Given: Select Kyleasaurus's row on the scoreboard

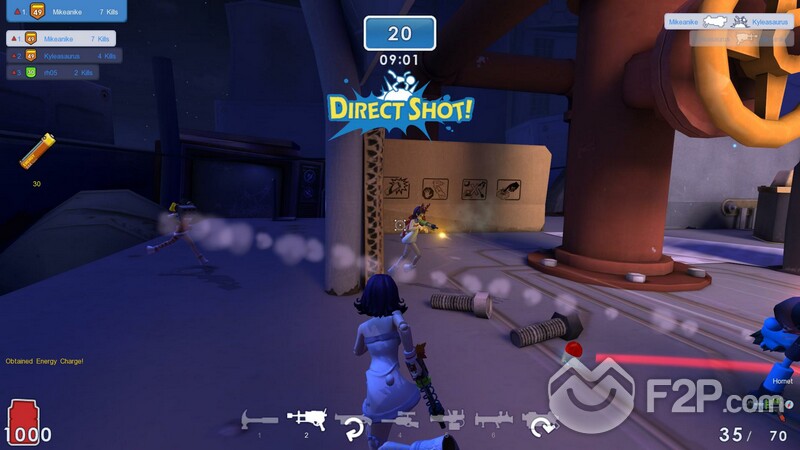Looking at the screenshot, I should click(63, 56).
